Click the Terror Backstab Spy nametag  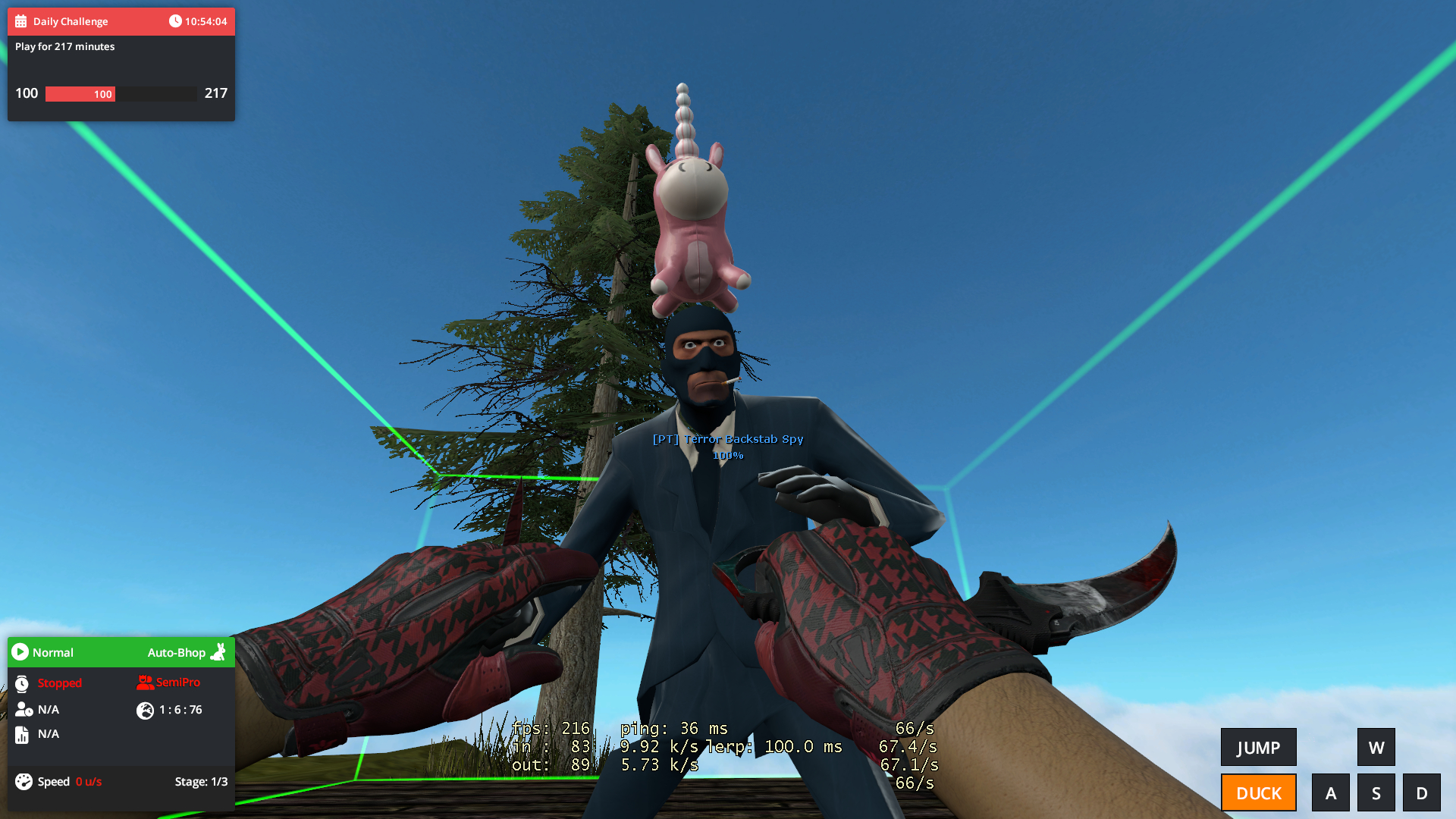(728, 439)
